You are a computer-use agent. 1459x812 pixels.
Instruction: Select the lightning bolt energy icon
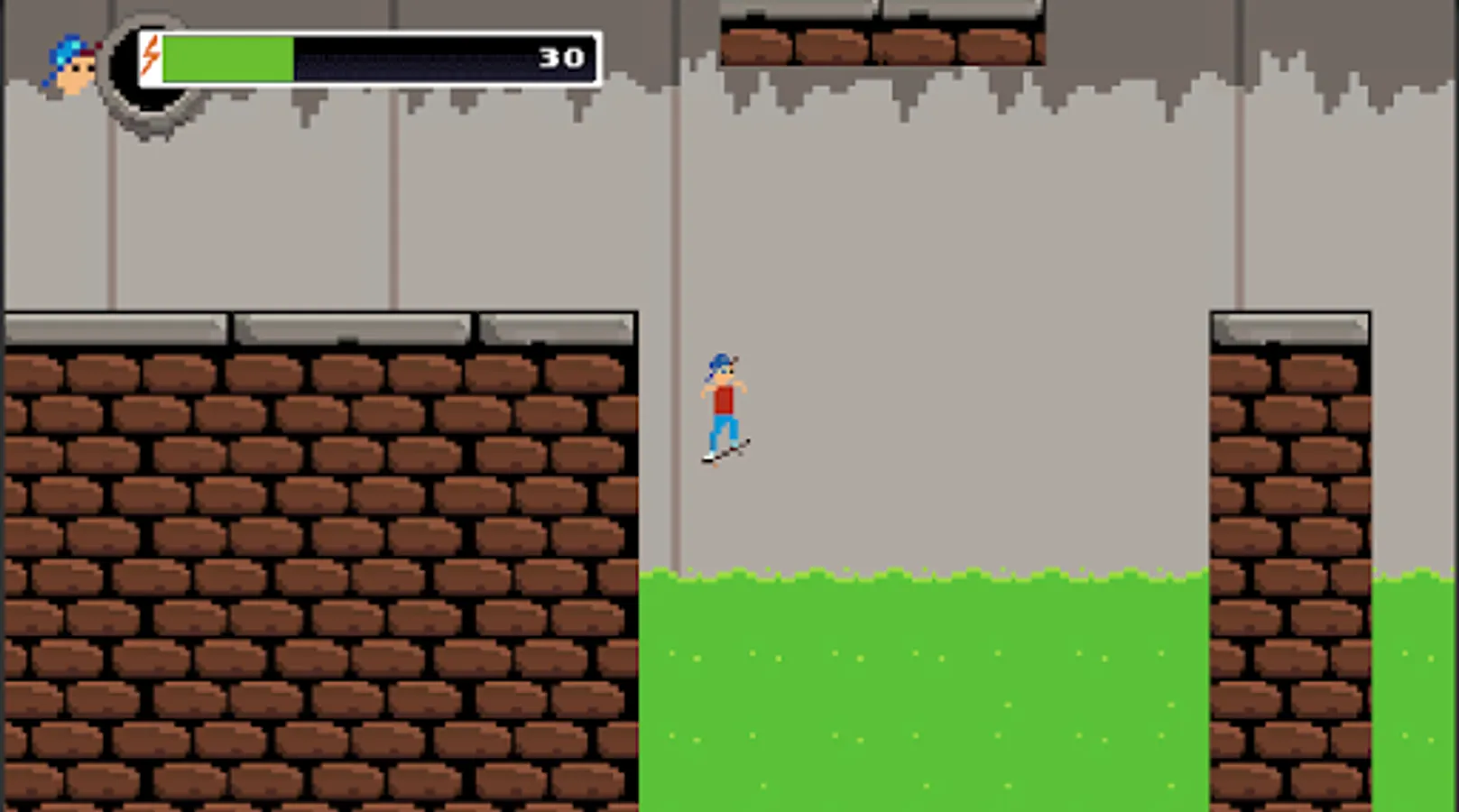coord(150,57)
